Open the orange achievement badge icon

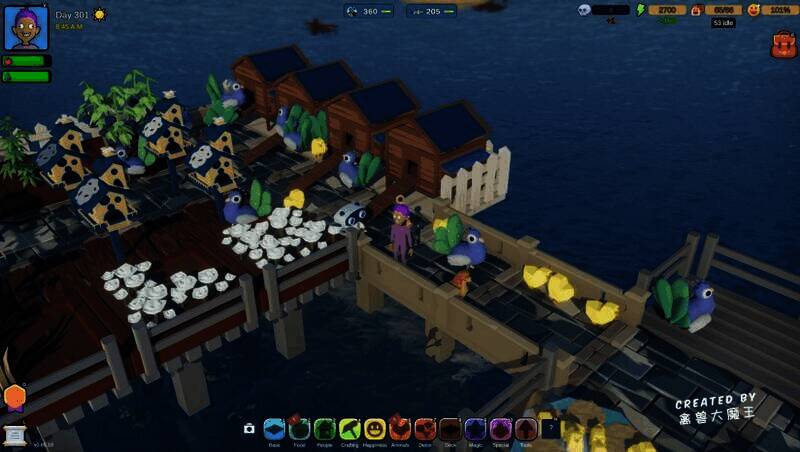pos(14,397)
